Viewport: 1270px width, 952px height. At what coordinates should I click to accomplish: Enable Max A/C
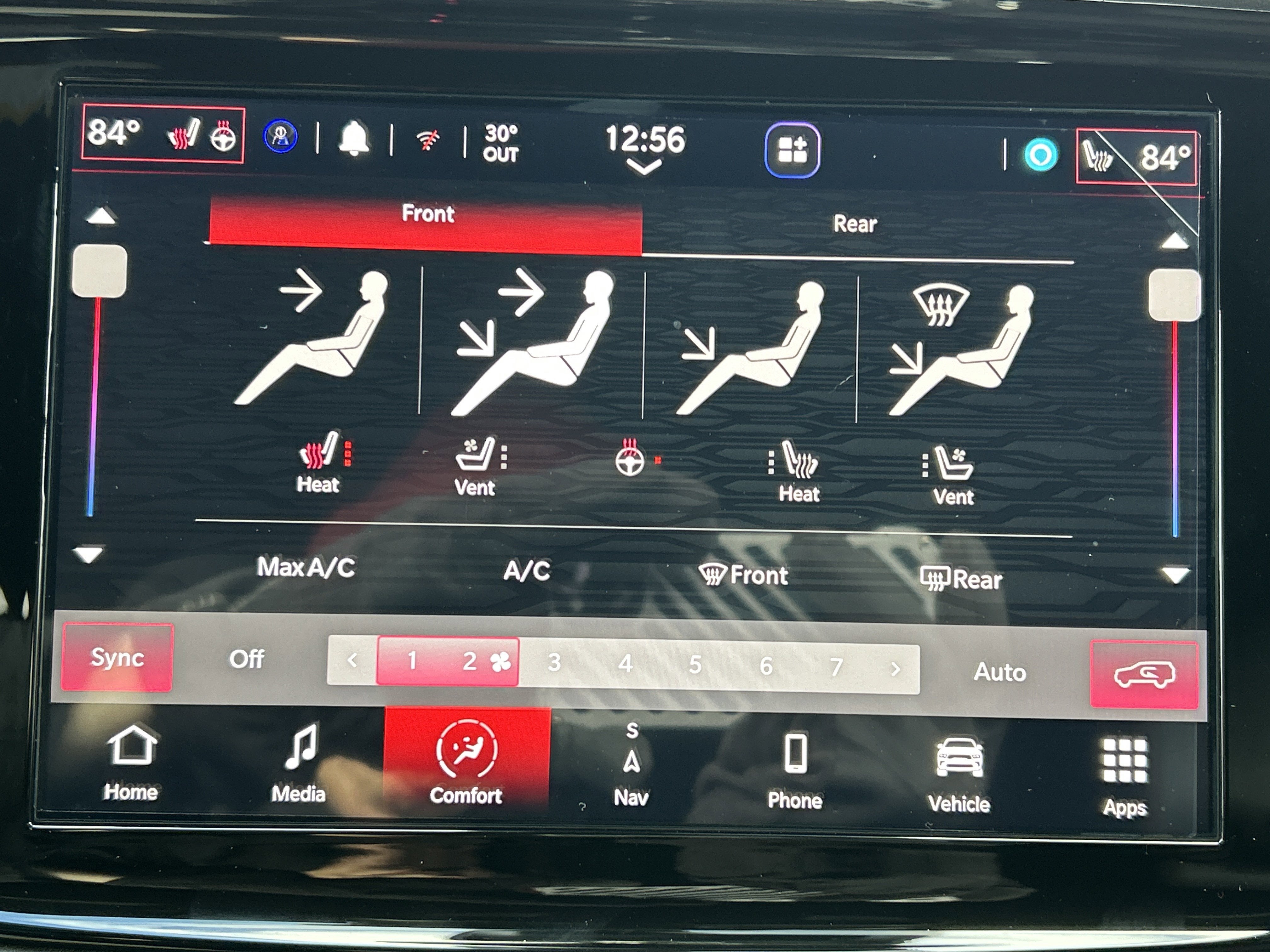pos(306,571)
